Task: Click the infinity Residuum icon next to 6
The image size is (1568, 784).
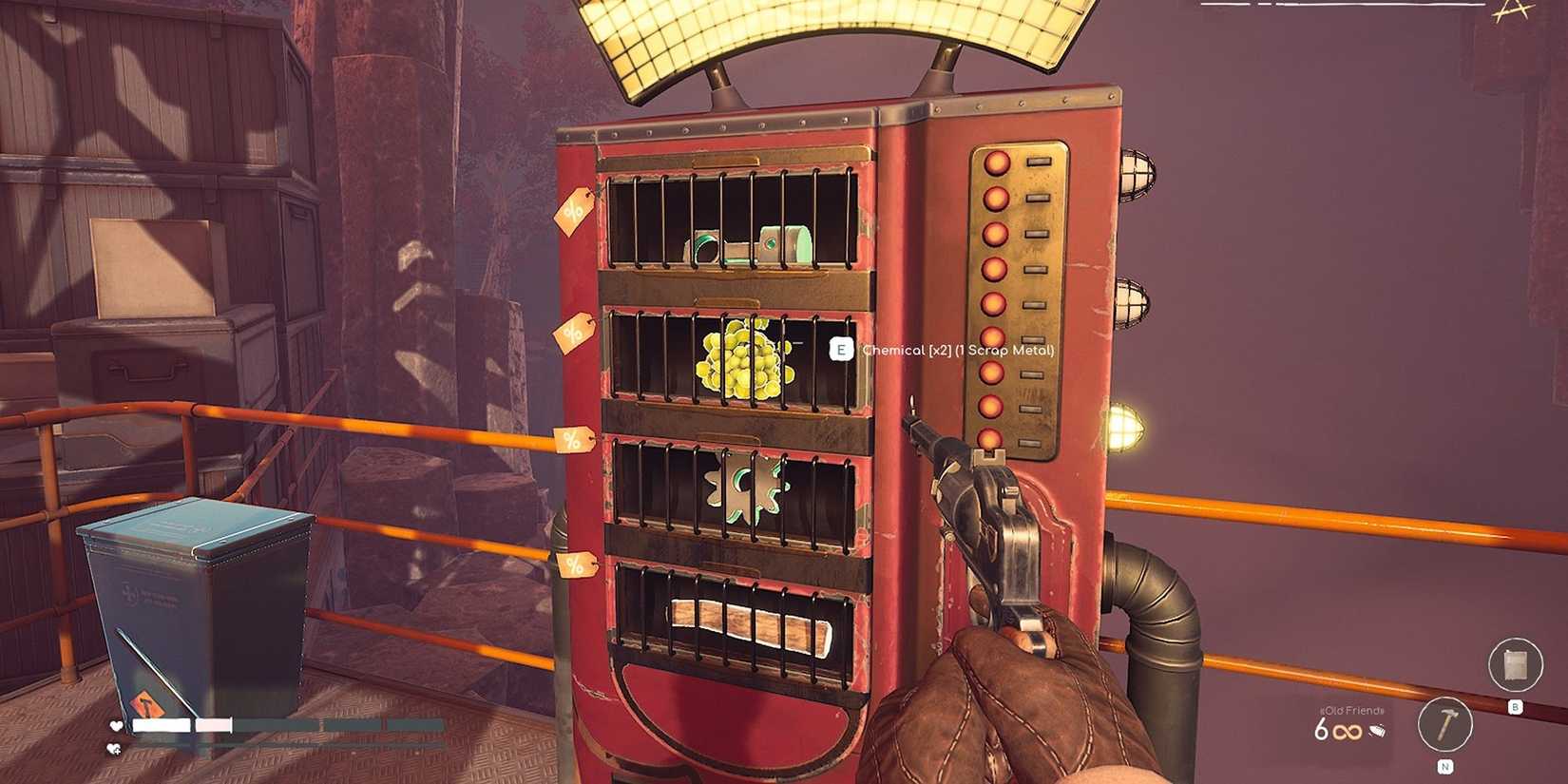Action: point(1346,731)
